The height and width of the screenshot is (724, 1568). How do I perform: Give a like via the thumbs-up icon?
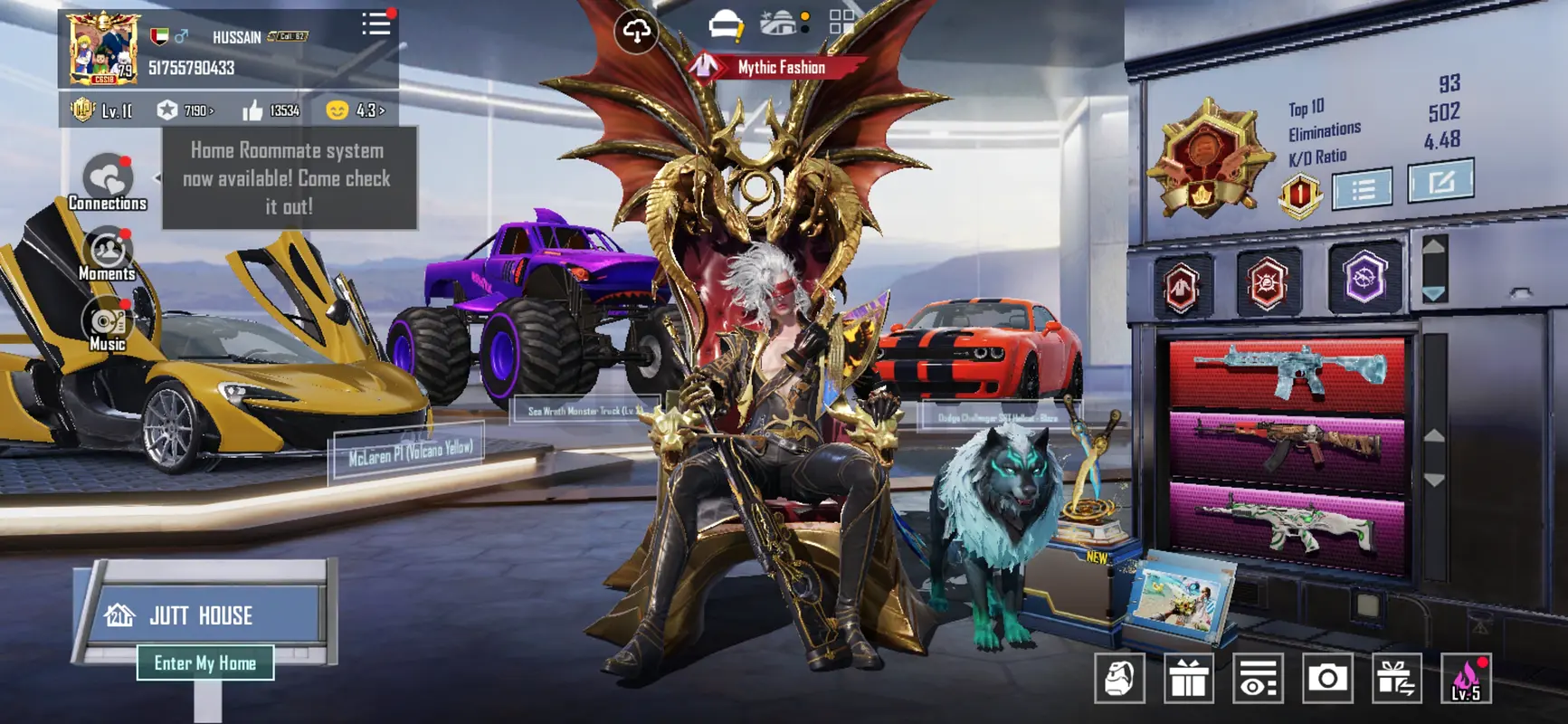(x=253, y=110)
